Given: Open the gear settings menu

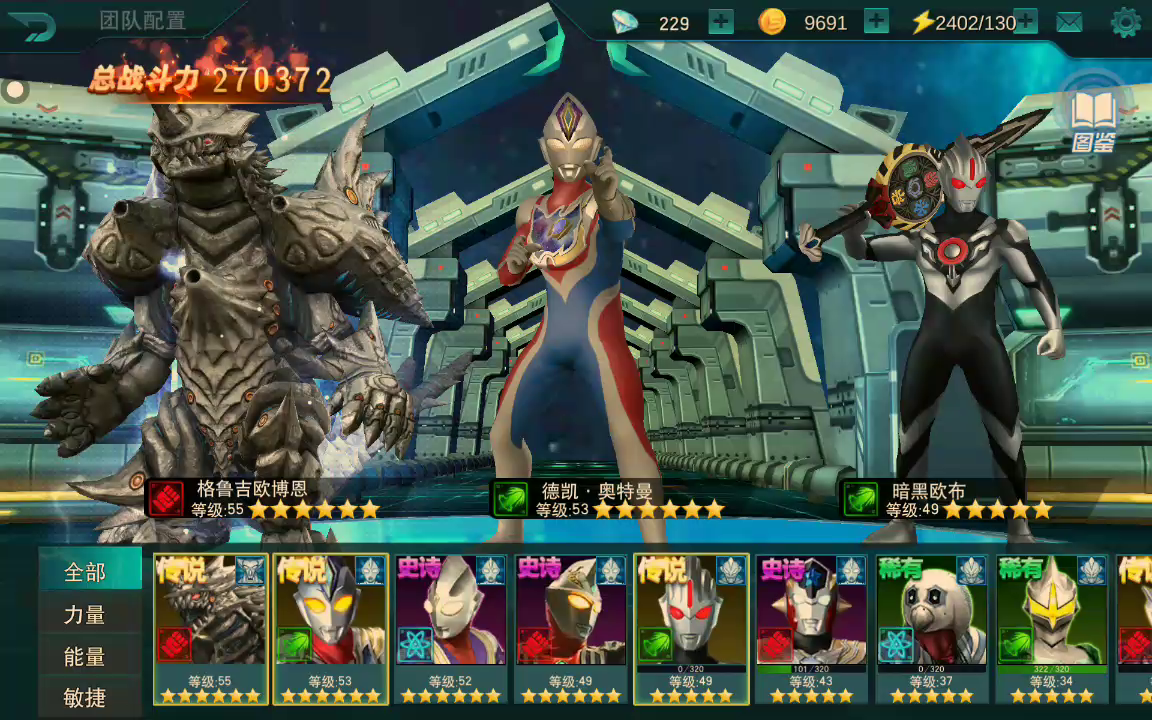Looking at the screenshot, I should pos(1125,22).
